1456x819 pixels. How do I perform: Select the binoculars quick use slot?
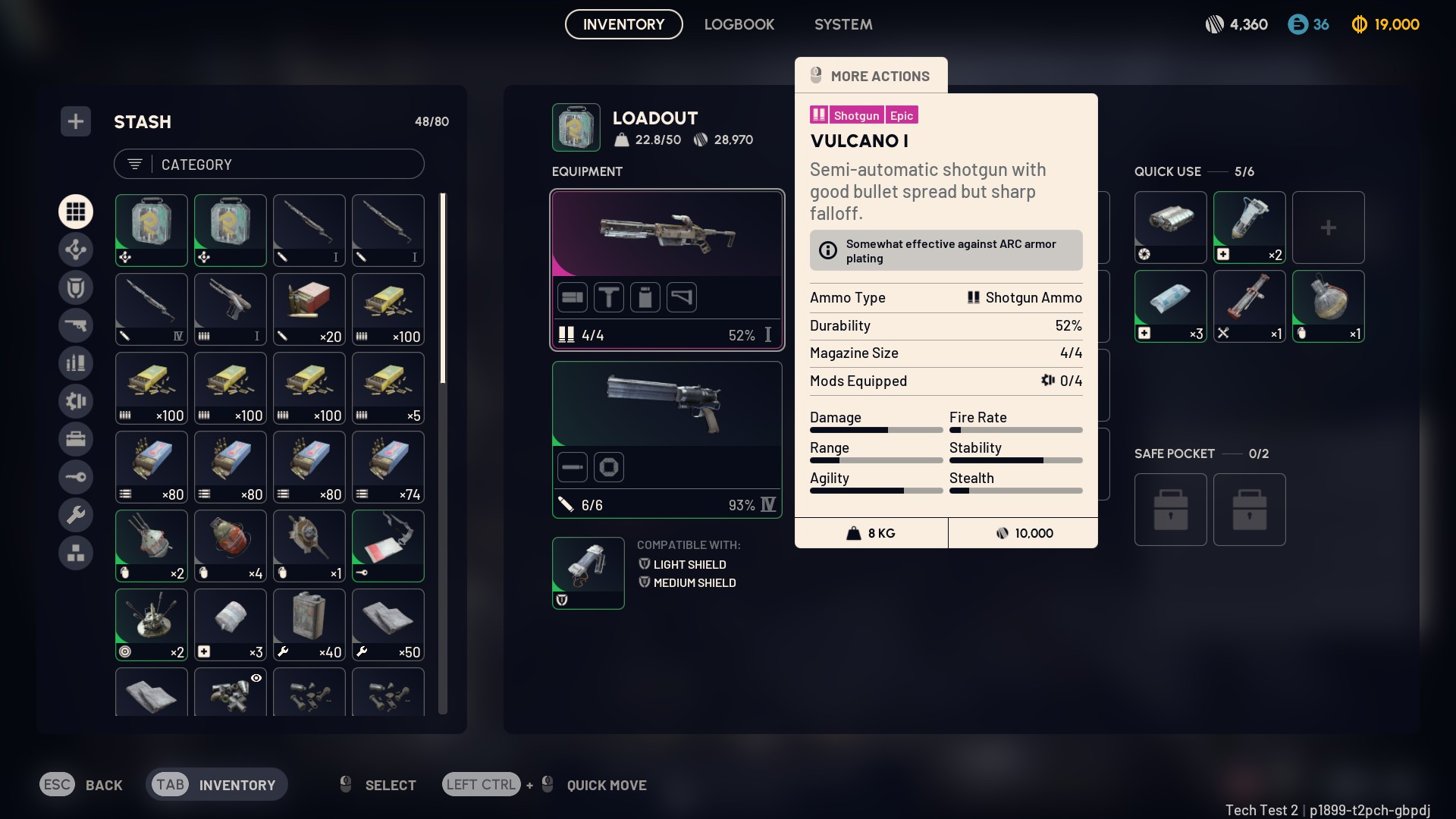click(1170, 227)
